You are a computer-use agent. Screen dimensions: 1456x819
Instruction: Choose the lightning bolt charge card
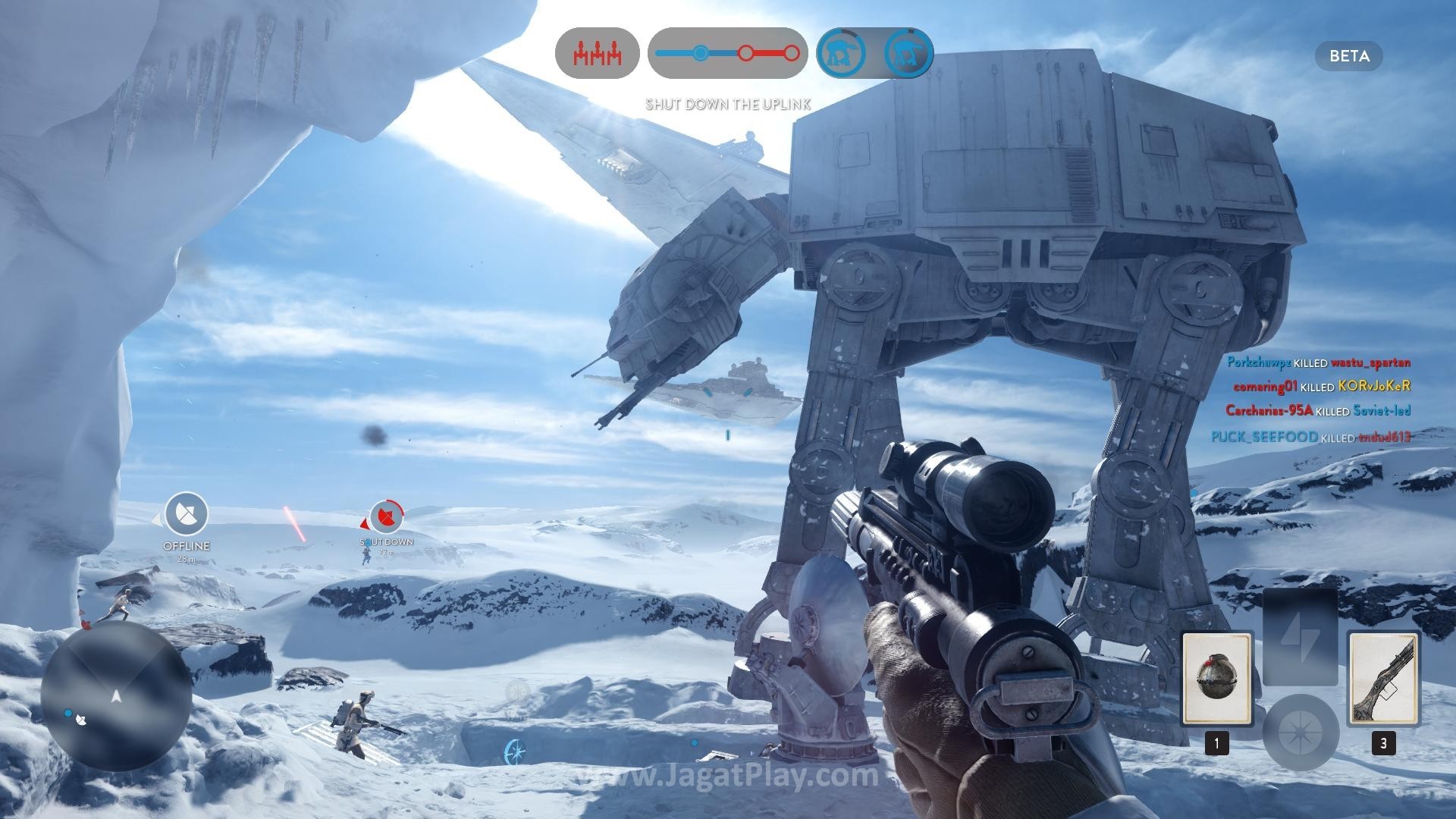tap(1300, 637)
